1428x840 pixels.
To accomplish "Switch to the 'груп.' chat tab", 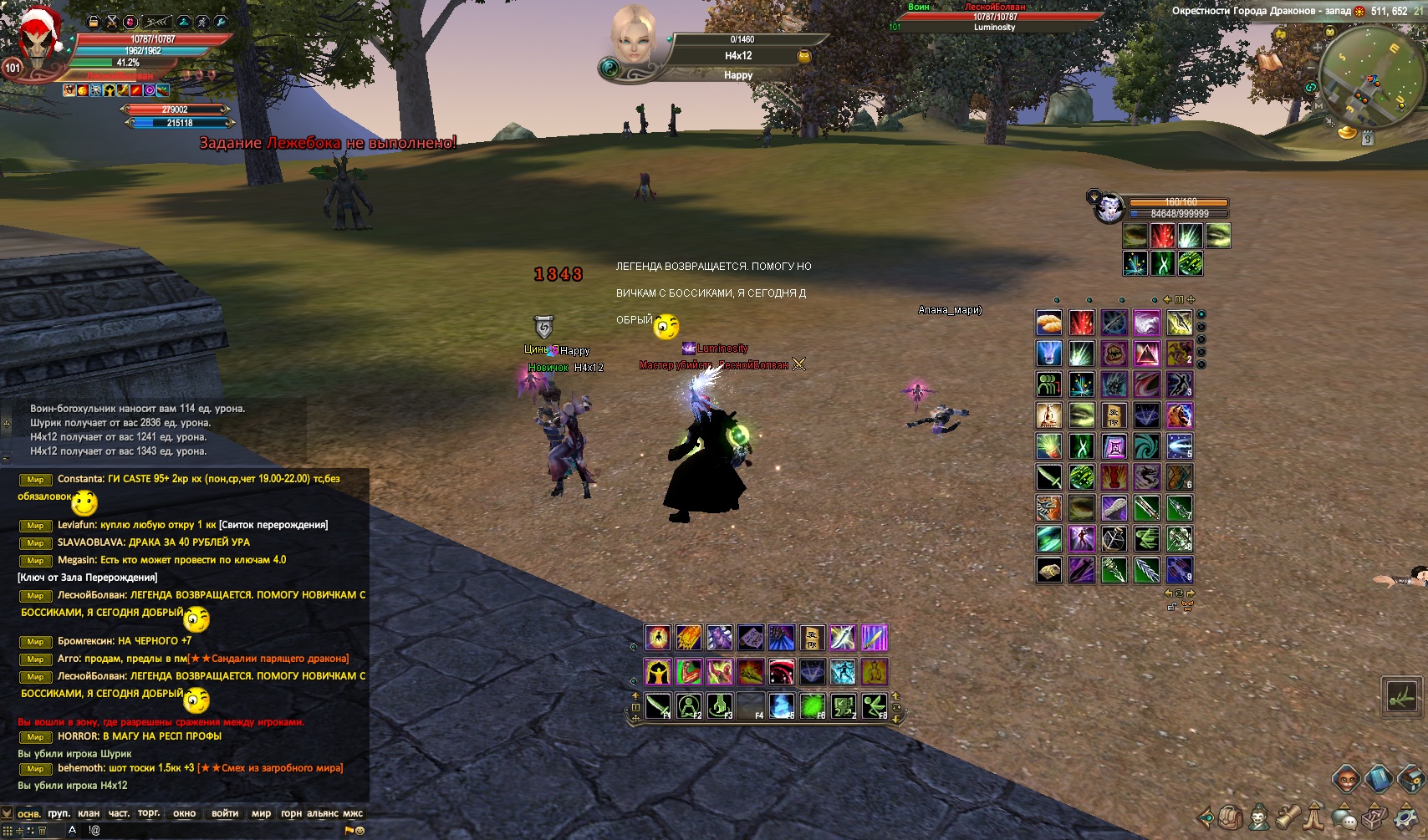I will [59, 813].
